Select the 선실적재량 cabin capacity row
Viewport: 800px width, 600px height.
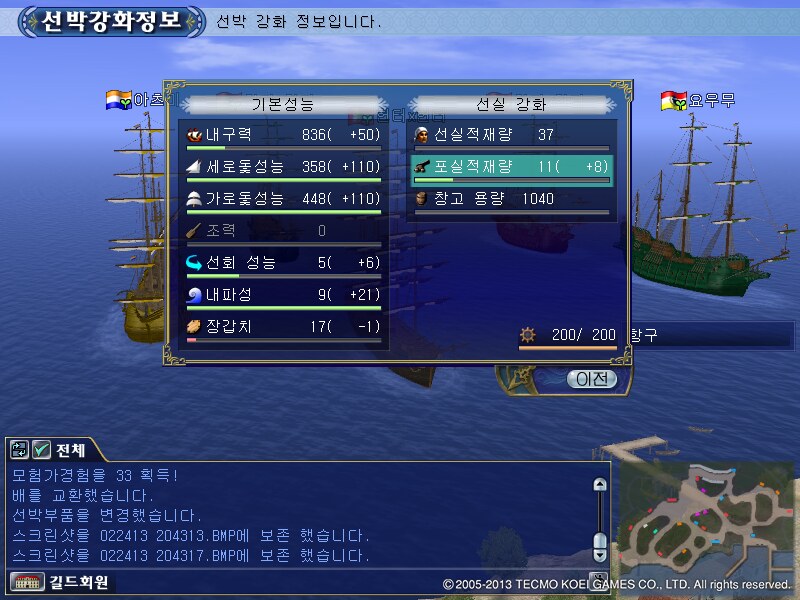510,135
